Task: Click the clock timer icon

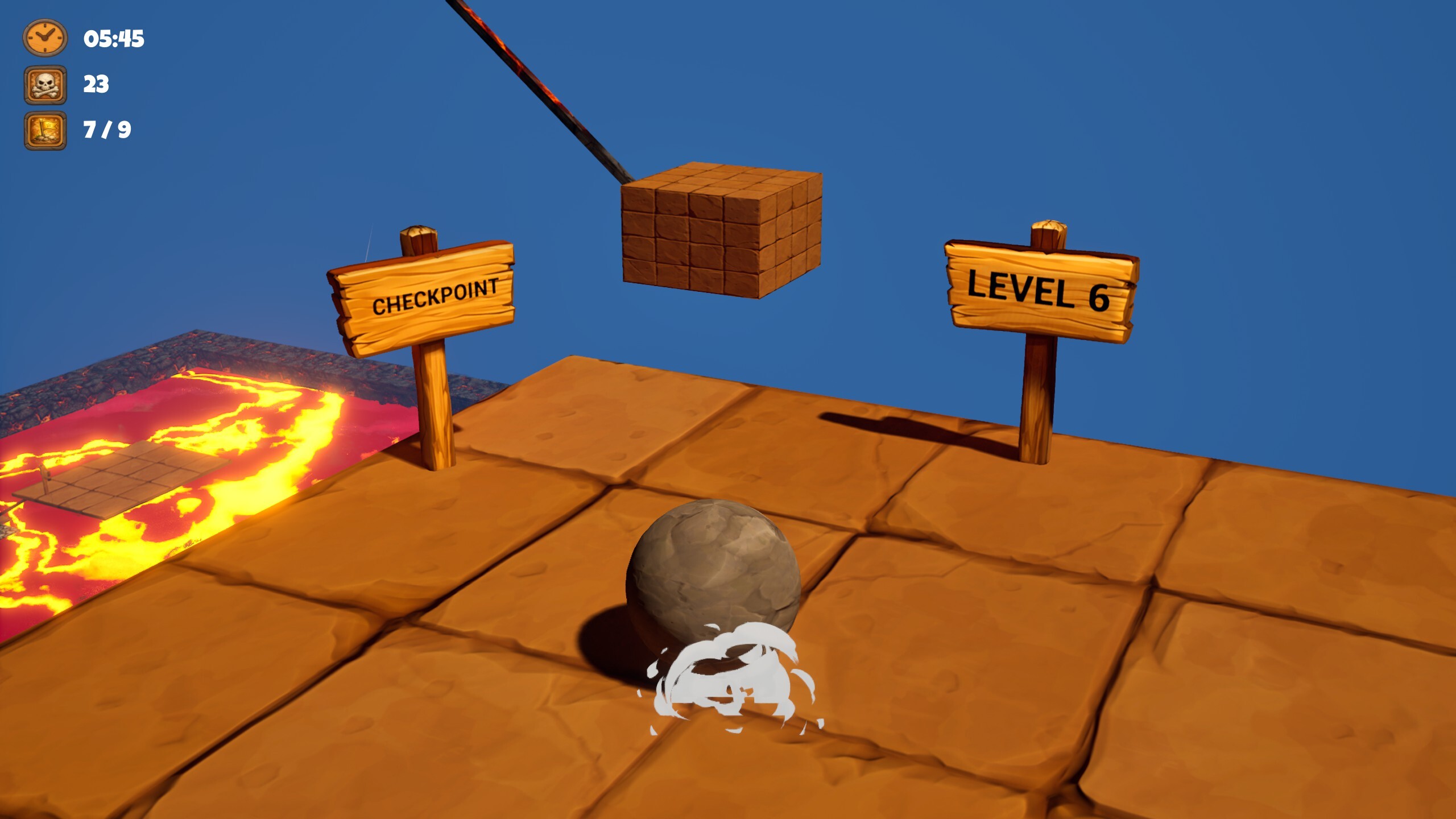Action: tap(44, 40)
